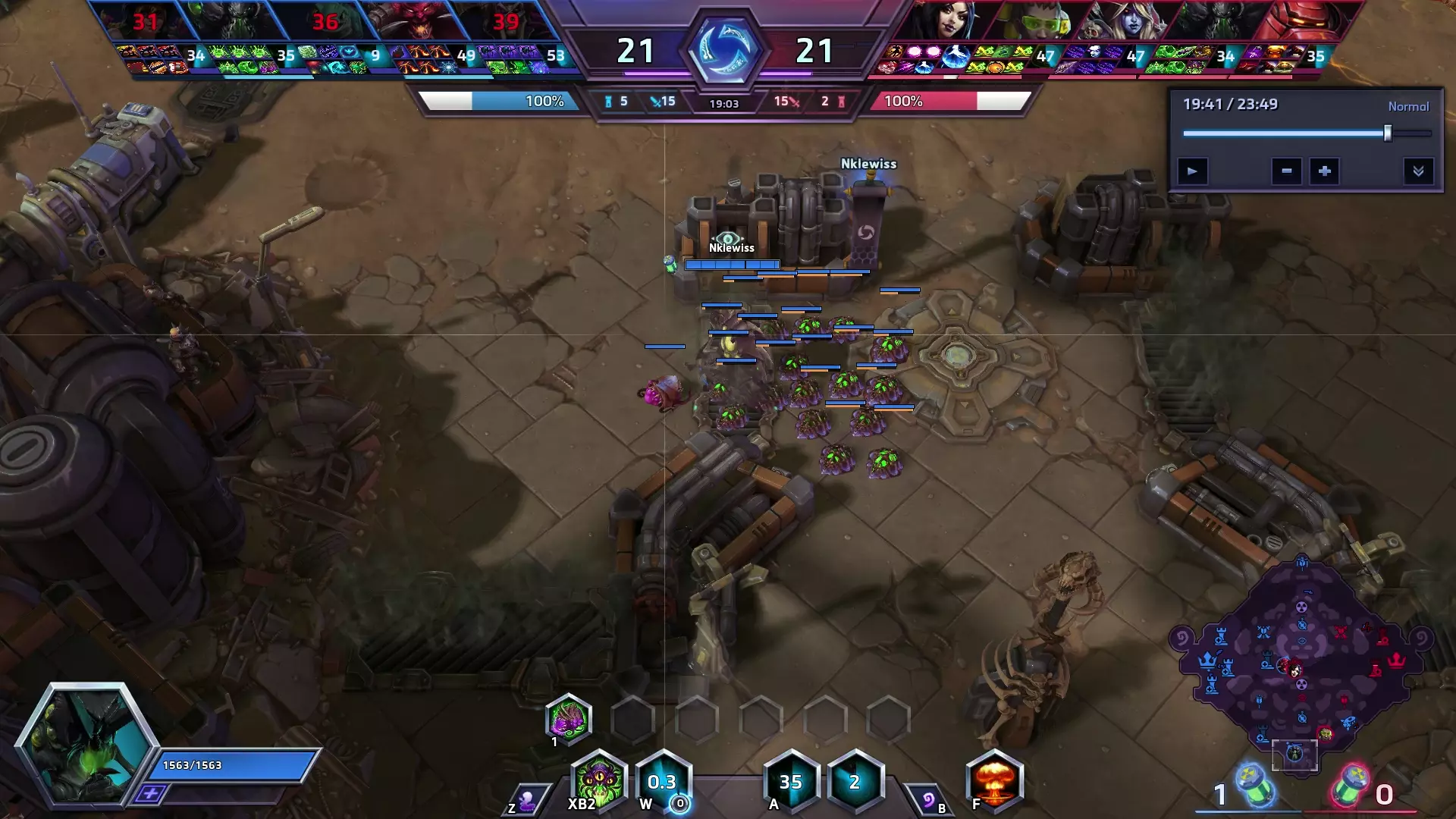The height and width of the screenshot is (819, 1456).
Task: Click the W ability on cooldown
Action: tap(663, 781)
